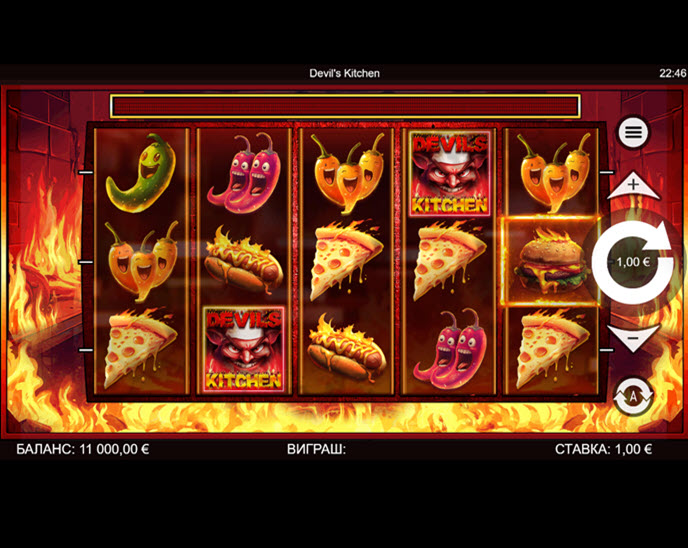Decrease the bet with the minus arrow
This screenshot has height=548, width=688.
pyautogui.click(x=633, y=339)
